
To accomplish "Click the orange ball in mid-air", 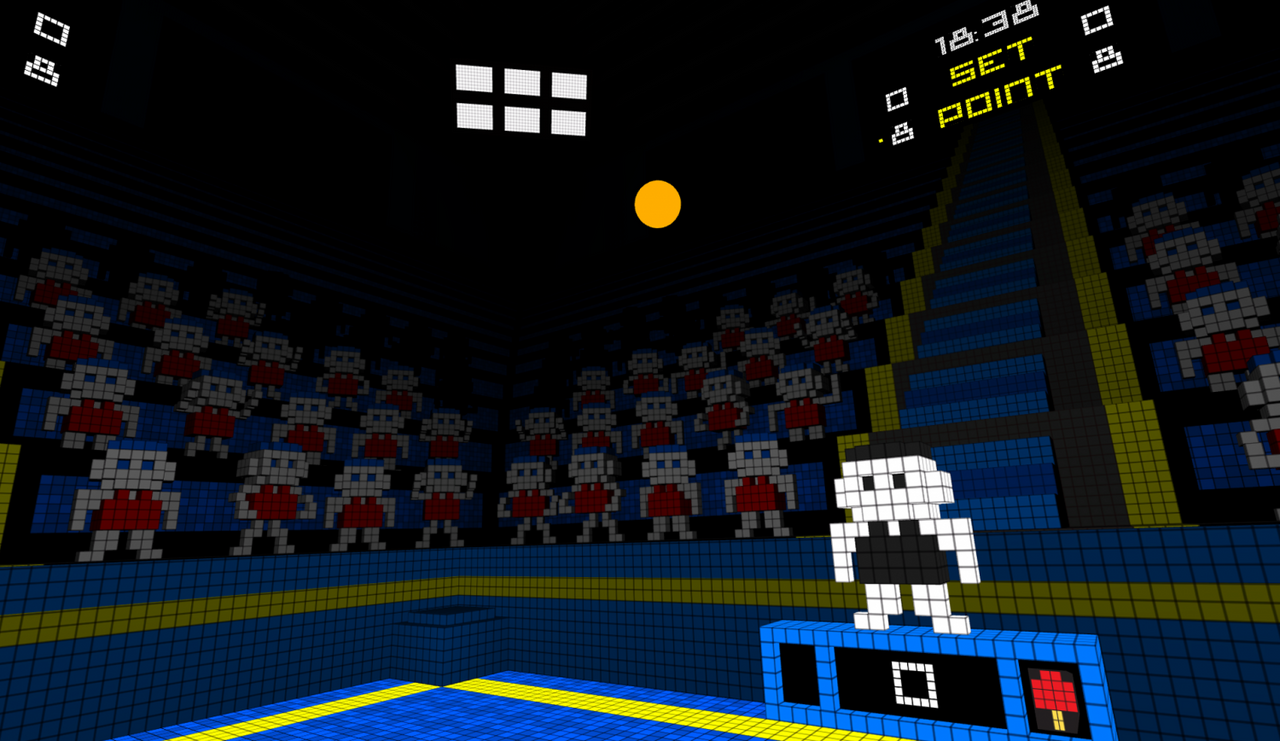I will (x=657, y=204).
